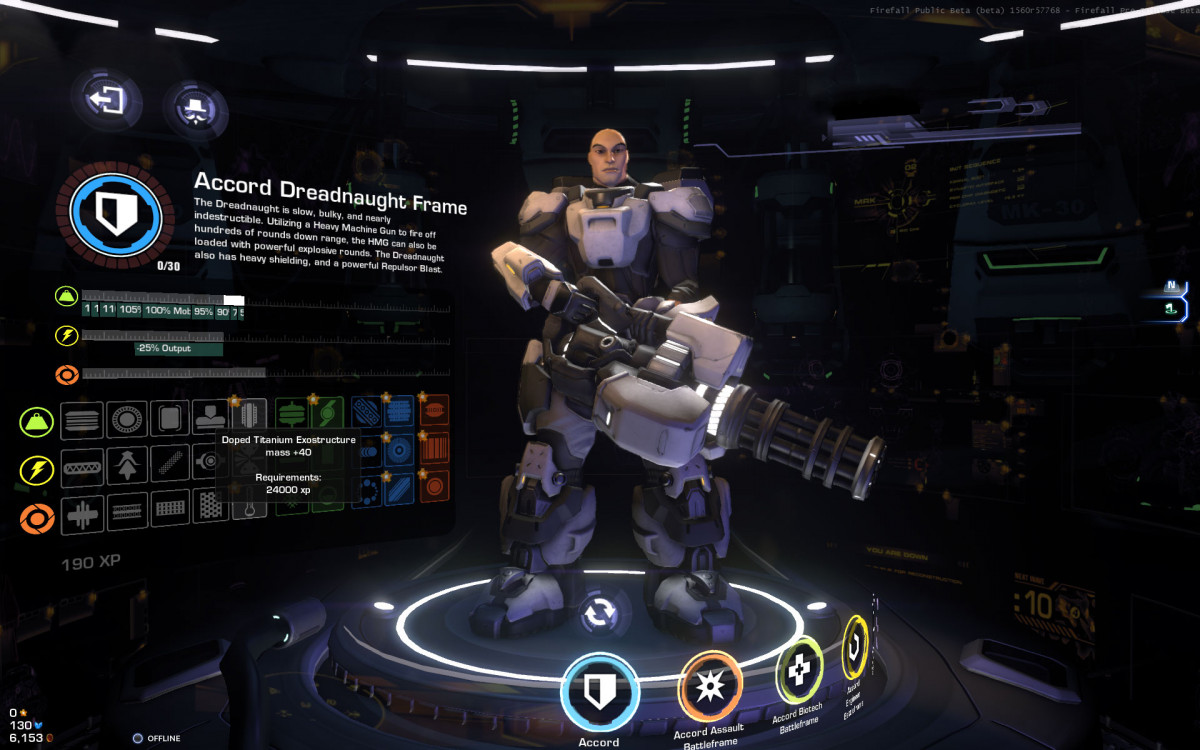Choose the Accord Biotech Battleframe
Screen dimensions: 1200x750
tap(798, 675)
